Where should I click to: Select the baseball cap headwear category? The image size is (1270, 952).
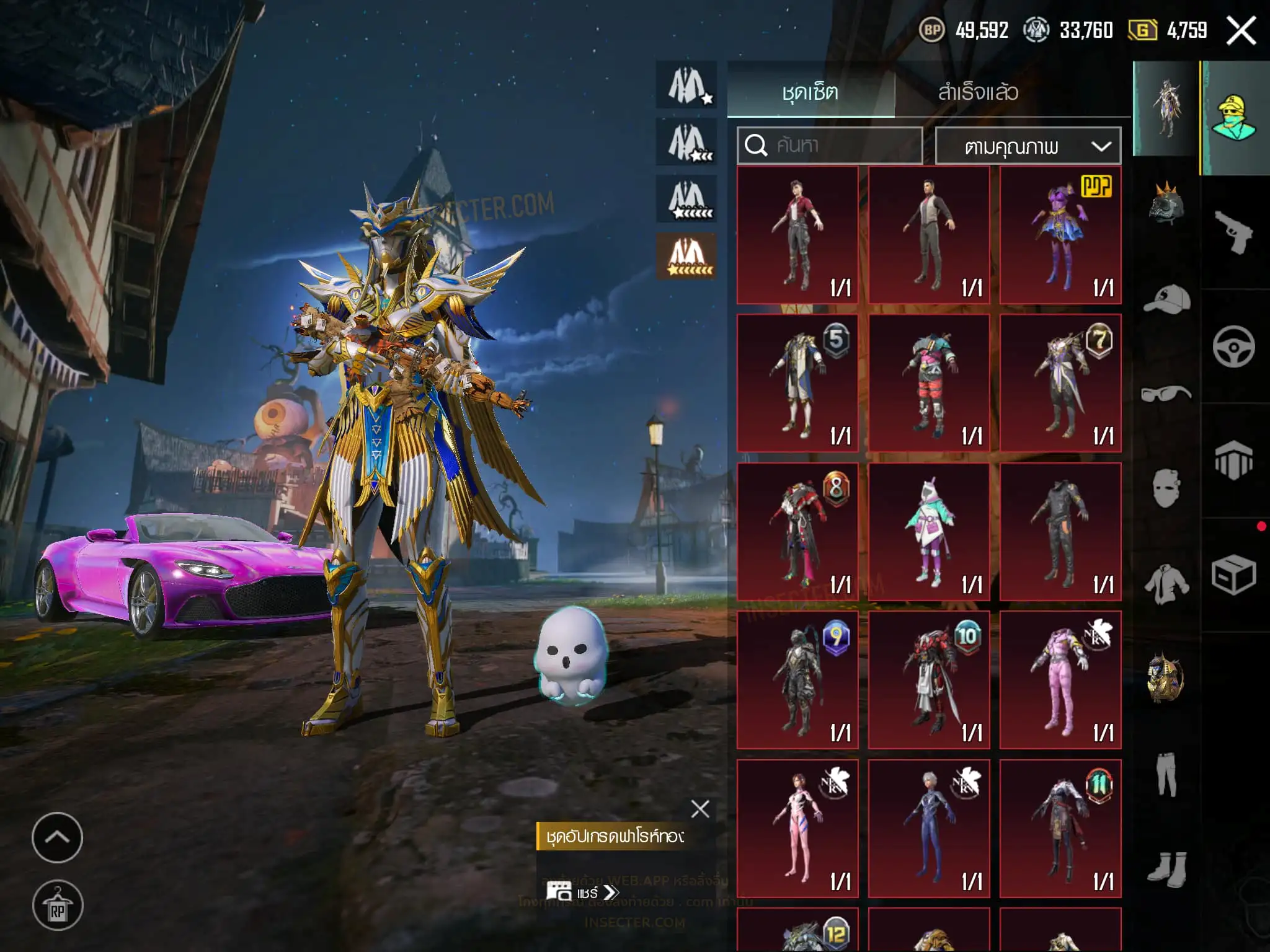click(1166, 299)
